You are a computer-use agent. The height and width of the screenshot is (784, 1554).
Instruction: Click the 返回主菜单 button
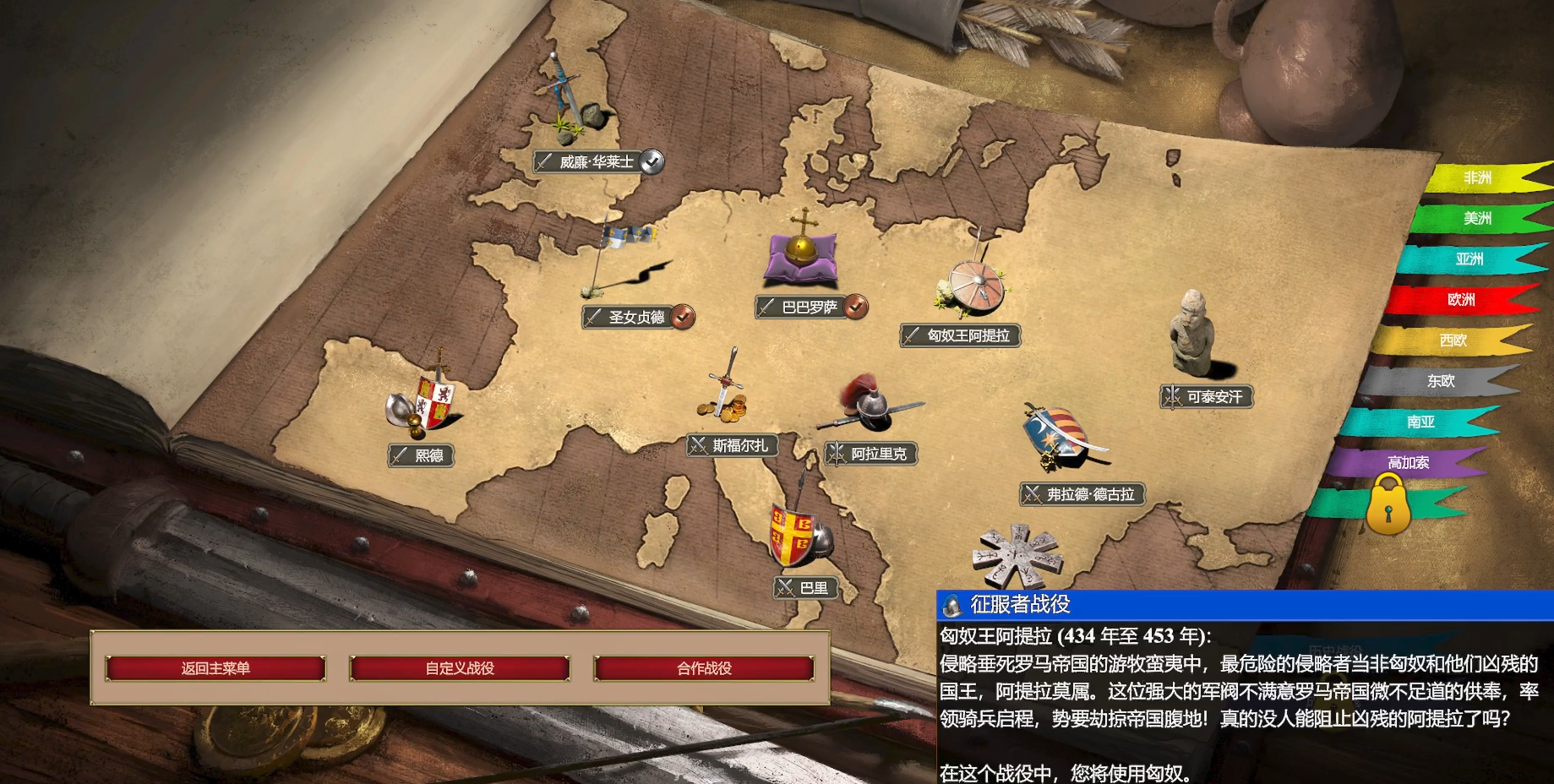coord(214,667)
